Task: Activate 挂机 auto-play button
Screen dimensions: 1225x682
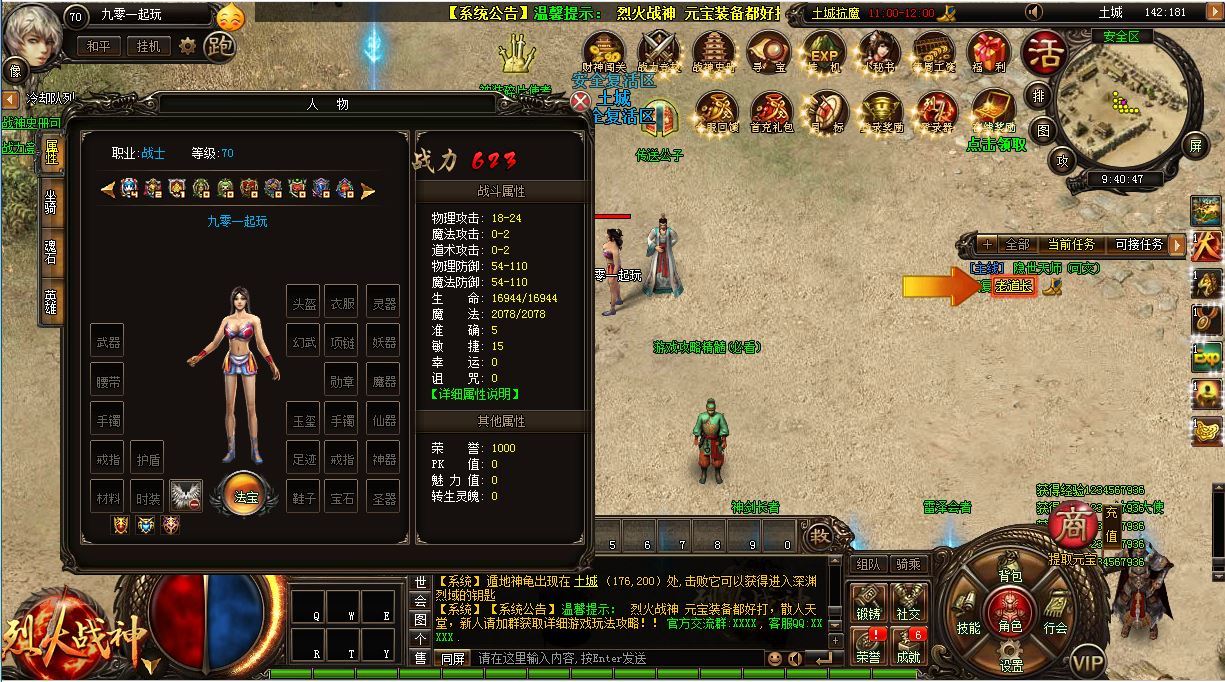Action: point(148,46)
